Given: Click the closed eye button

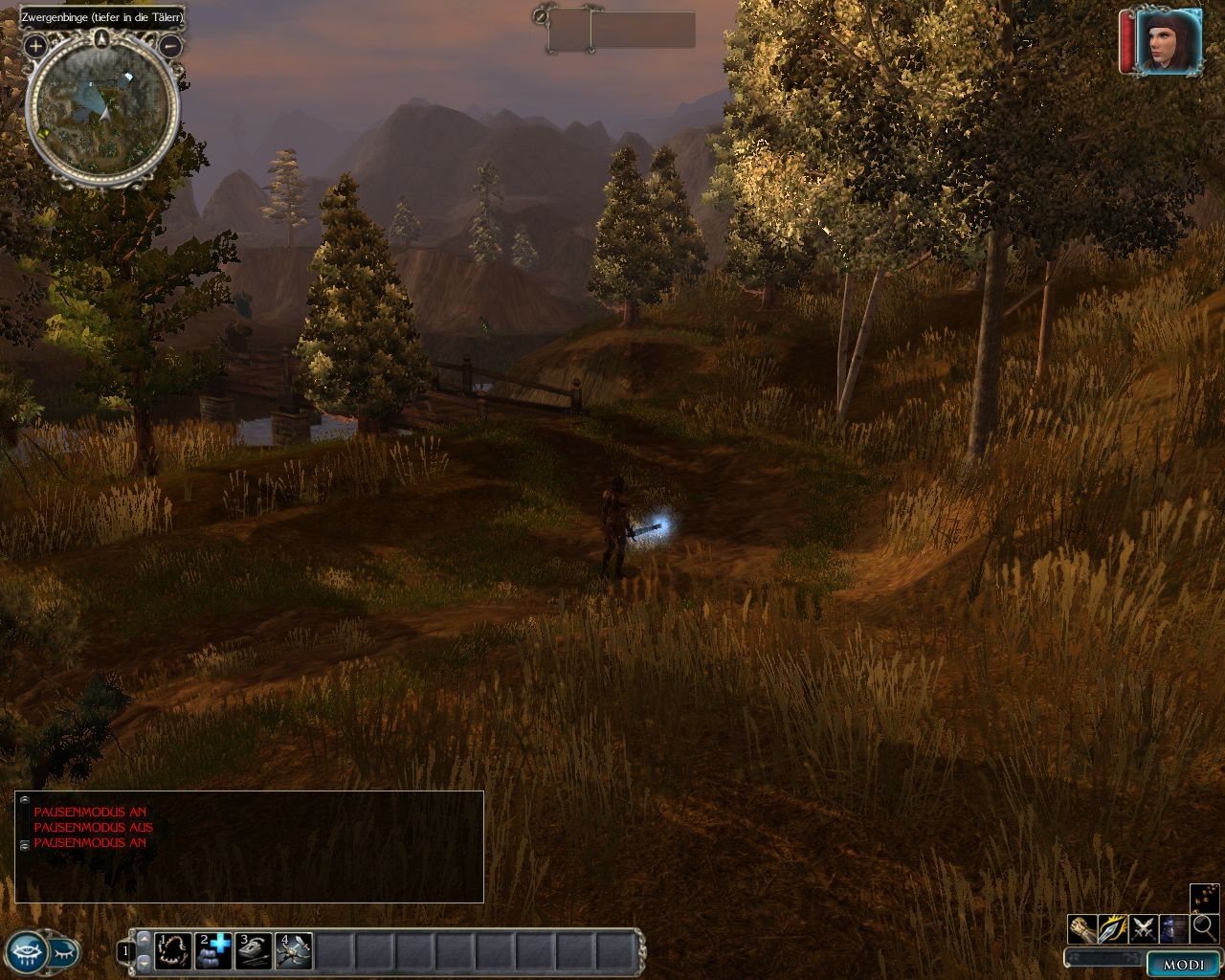Looking at the screenshot, I should coord(63,951).
